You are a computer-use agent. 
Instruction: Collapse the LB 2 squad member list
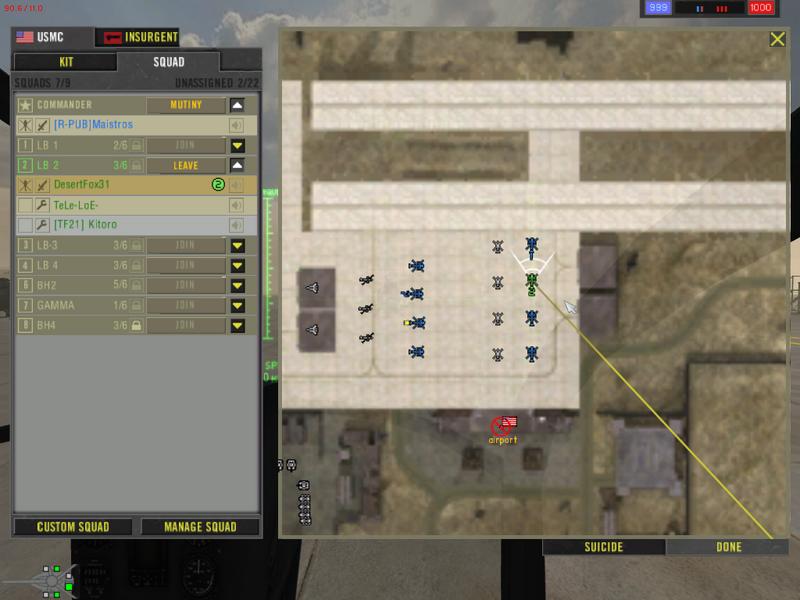[238, 166]
